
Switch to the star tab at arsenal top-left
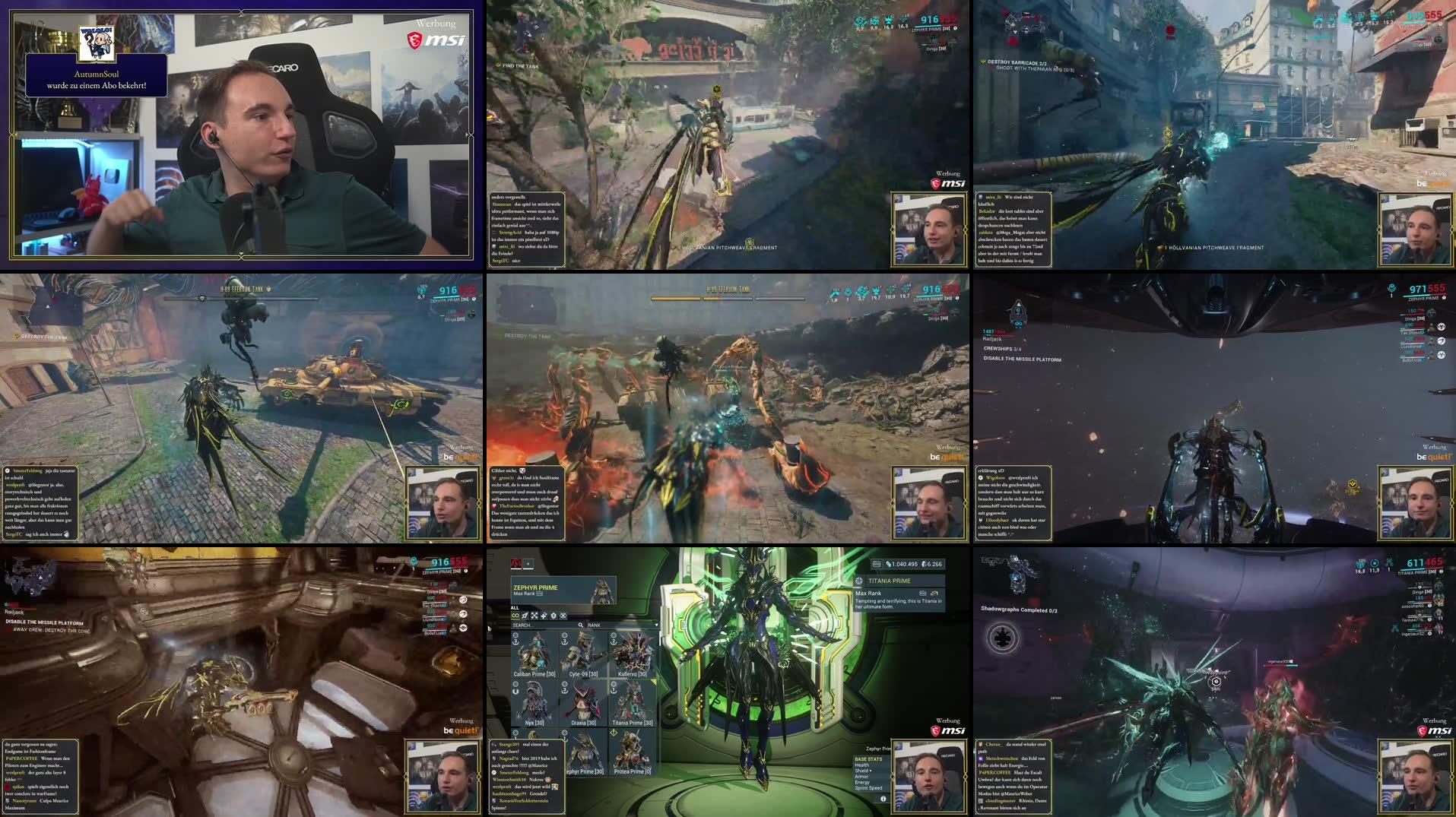[x=528, y=564]
